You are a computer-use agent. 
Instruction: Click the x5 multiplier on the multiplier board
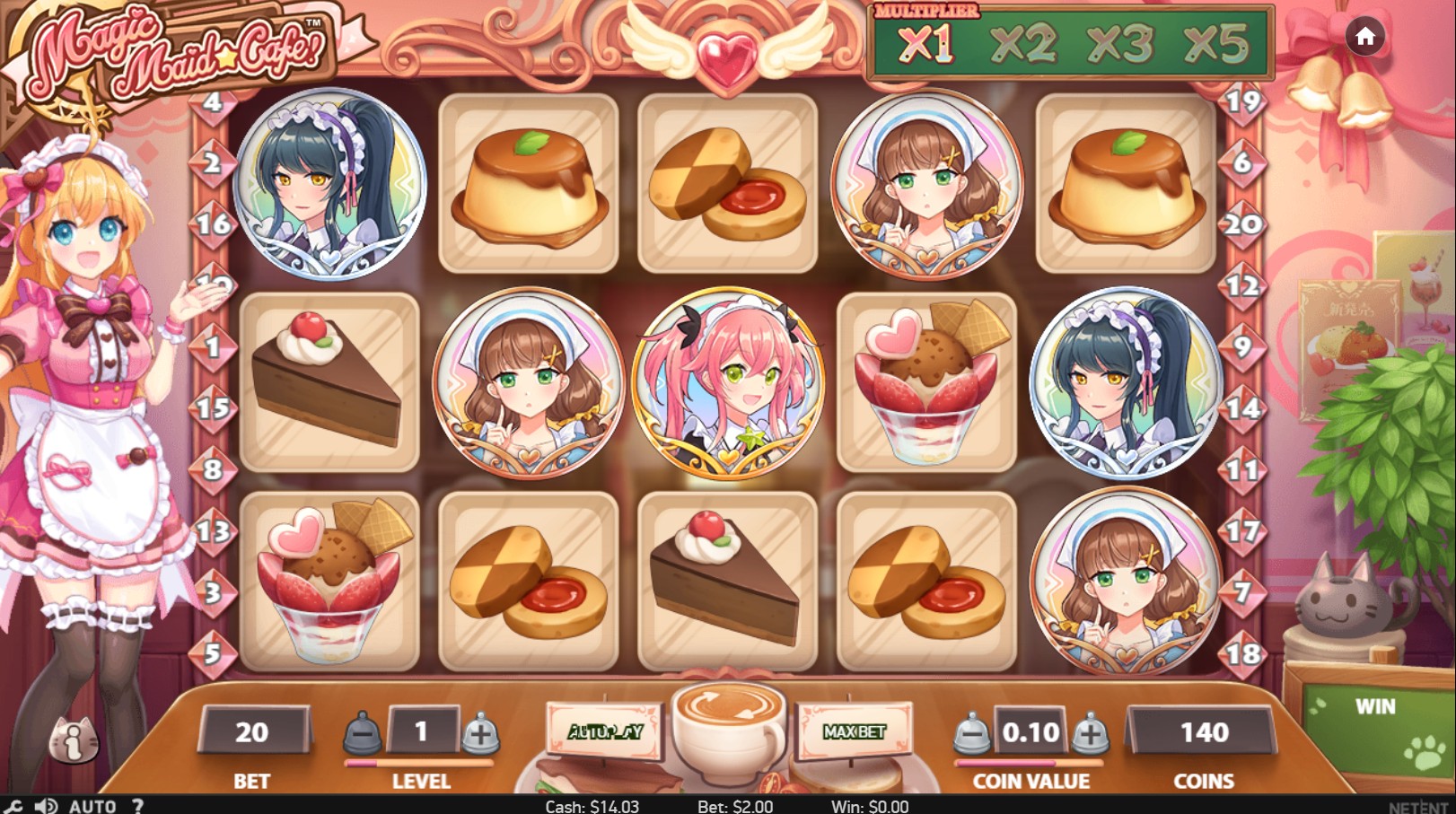tap(1218, 43)
